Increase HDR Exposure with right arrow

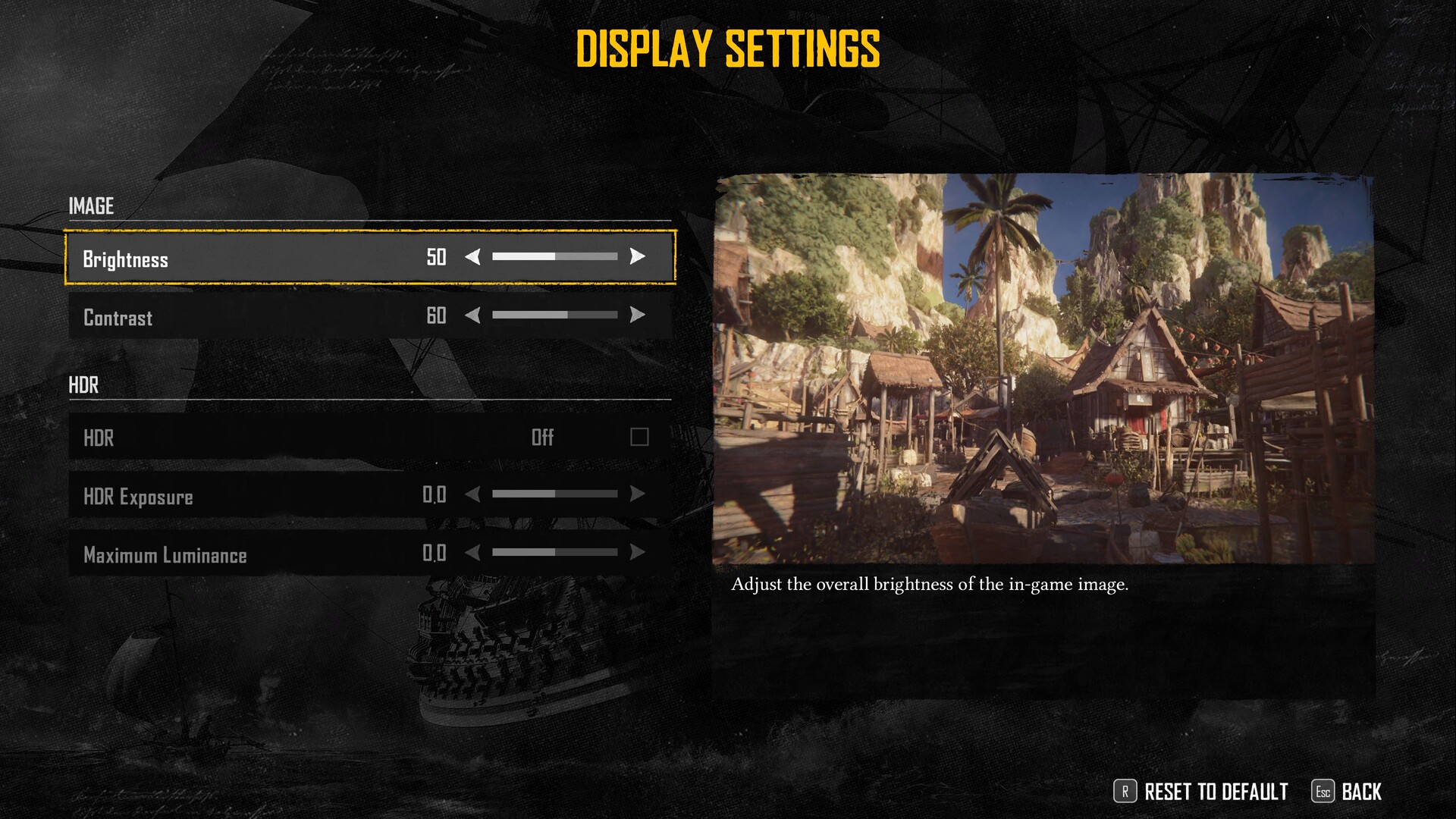638,494
